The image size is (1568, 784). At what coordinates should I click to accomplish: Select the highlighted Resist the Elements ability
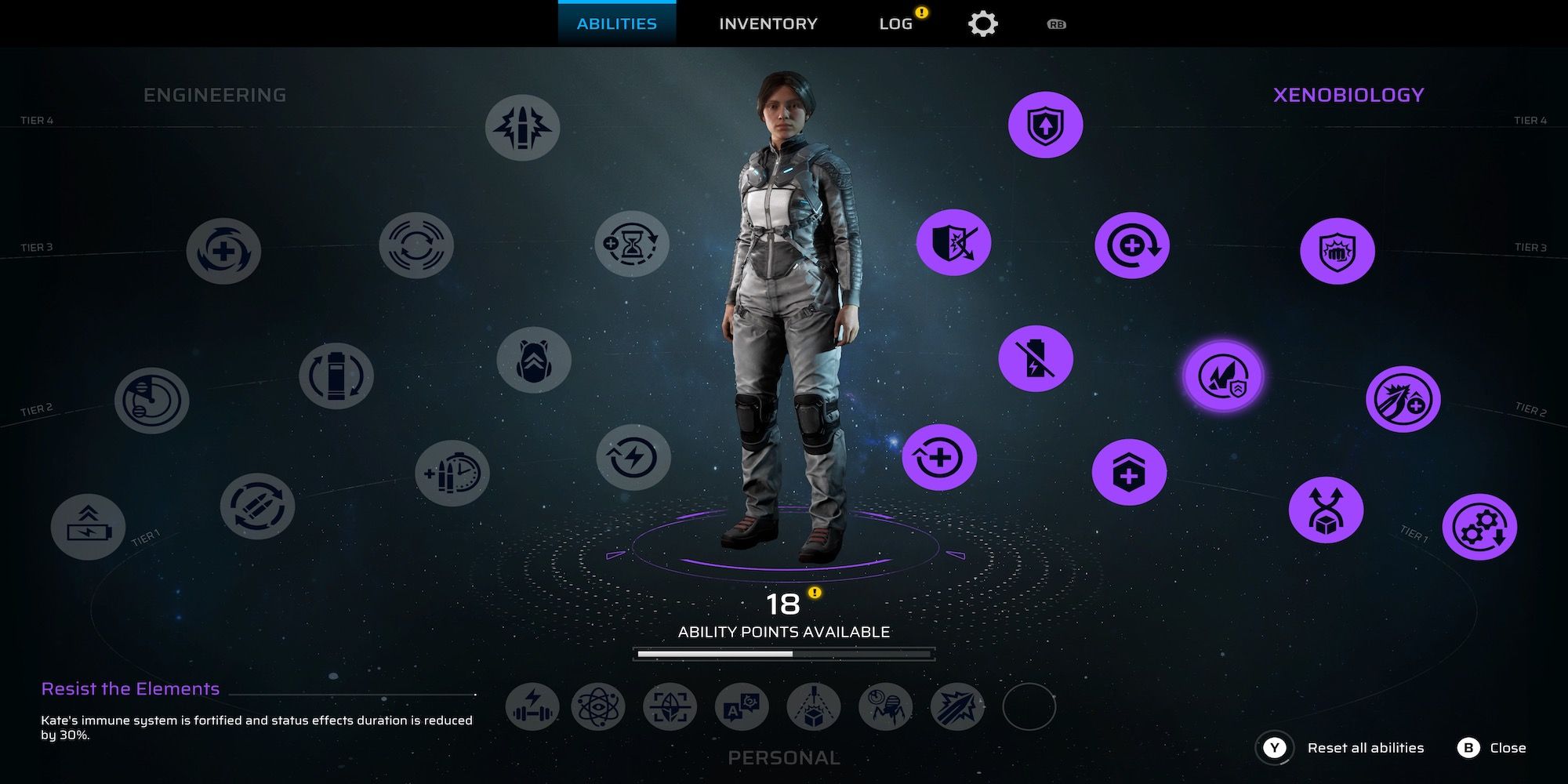(1225, 376)
